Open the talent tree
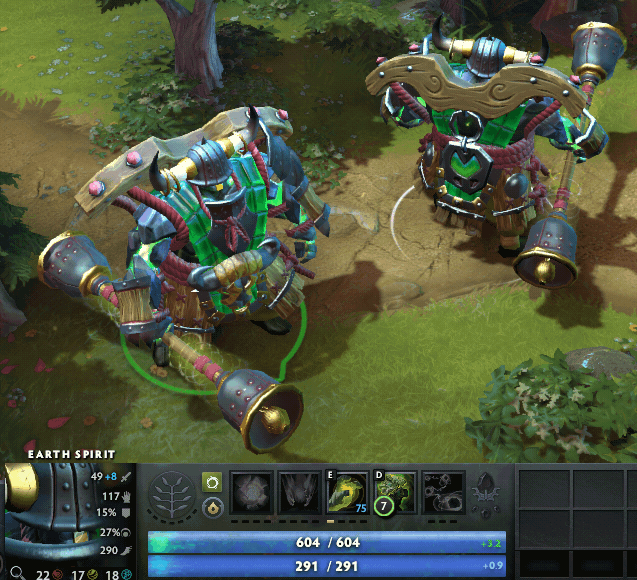This screenshot has width=637, height=580. pyautogui.click(x=173, y=494)
